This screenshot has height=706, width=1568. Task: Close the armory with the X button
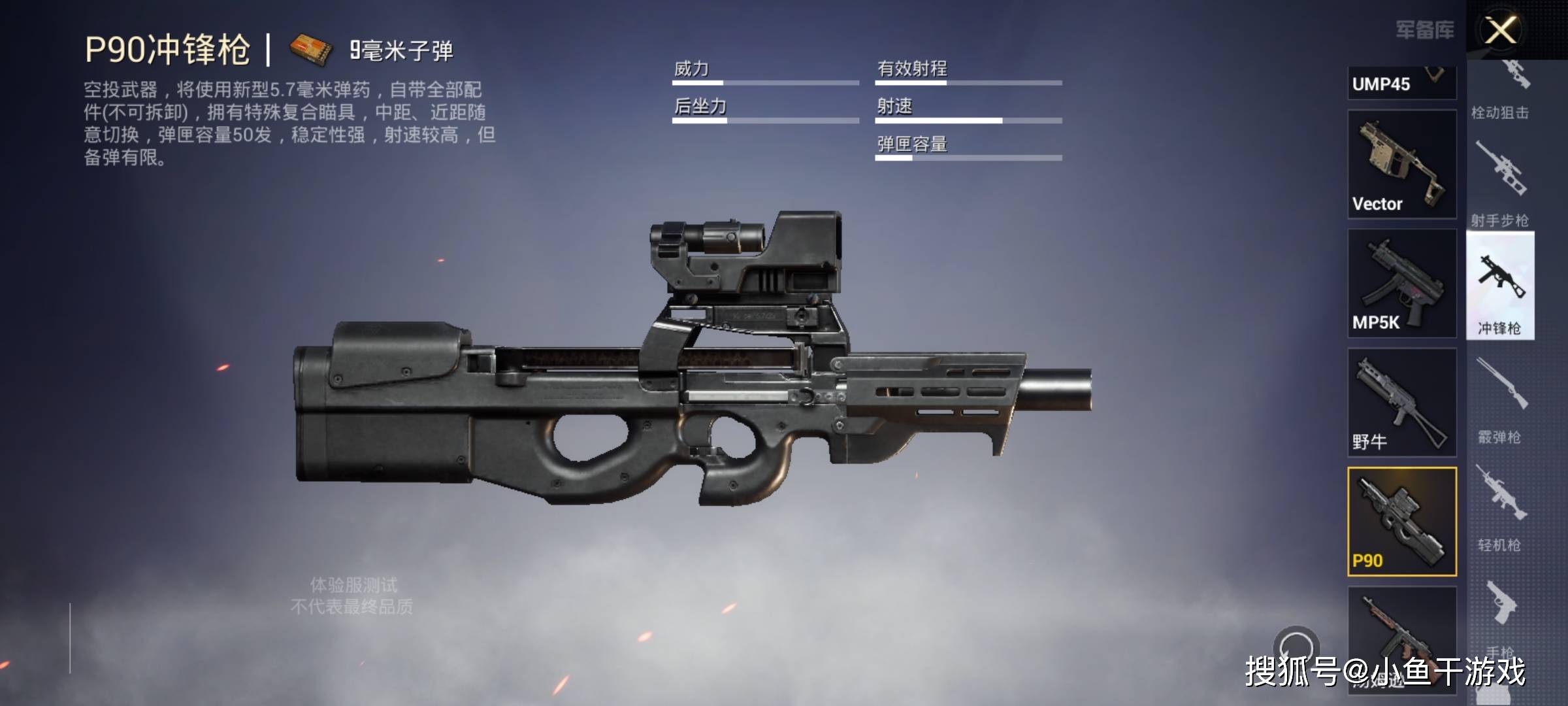[x=1501, y=30]
